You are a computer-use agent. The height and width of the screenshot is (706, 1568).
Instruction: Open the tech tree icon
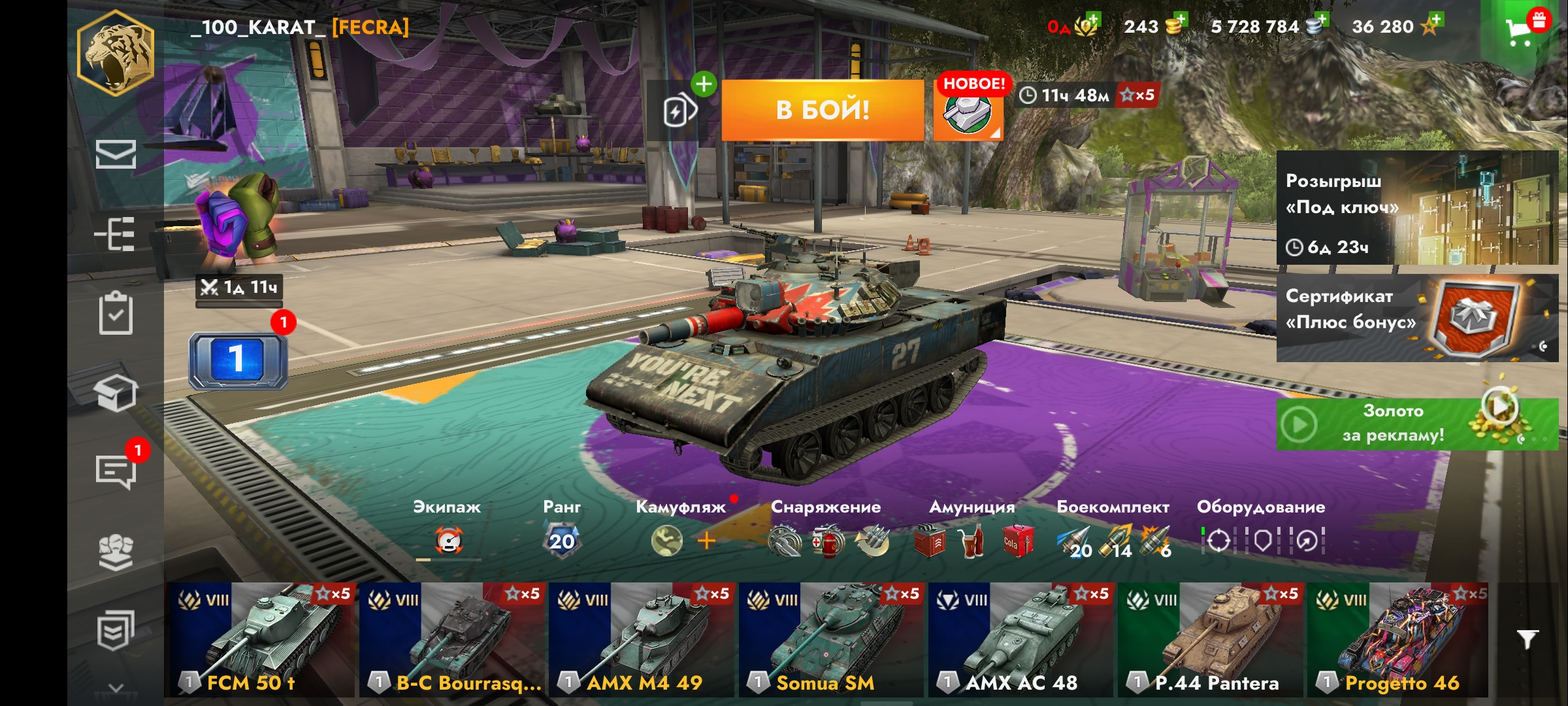[x=116, y=234]
